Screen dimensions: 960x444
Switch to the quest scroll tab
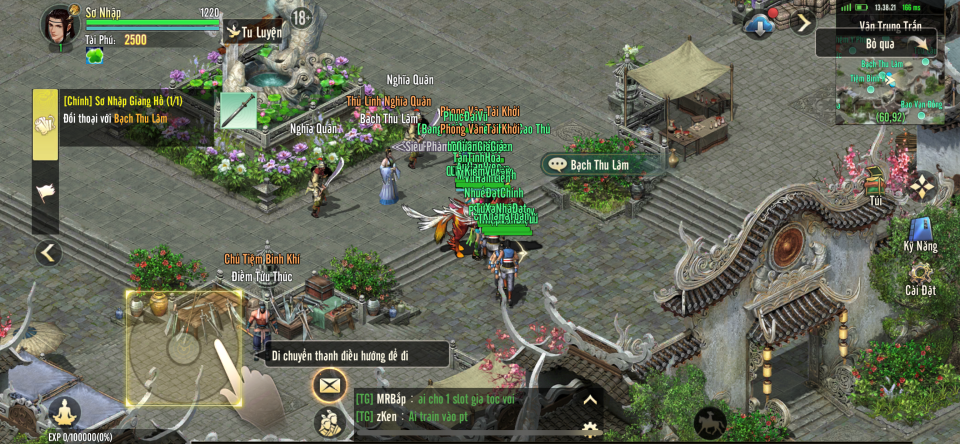click(x=45, y=124)
